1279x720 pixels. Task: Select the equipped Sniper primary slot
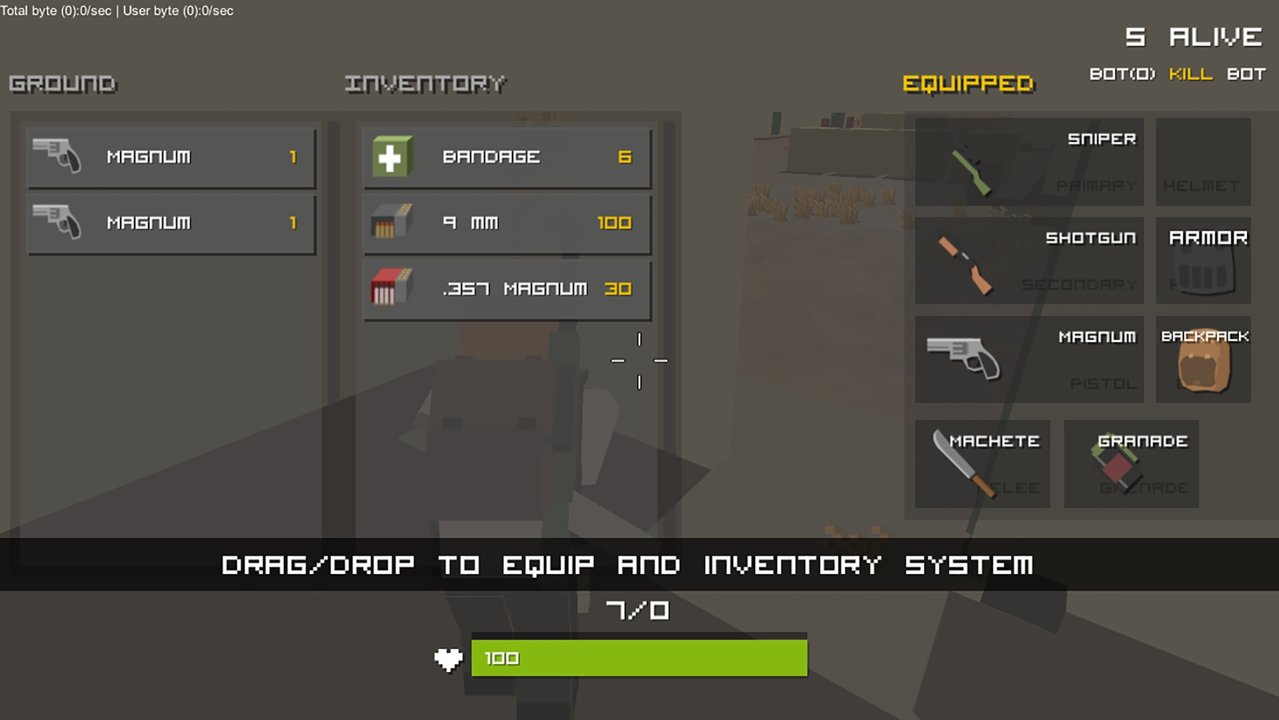(x=1029, y=162)
